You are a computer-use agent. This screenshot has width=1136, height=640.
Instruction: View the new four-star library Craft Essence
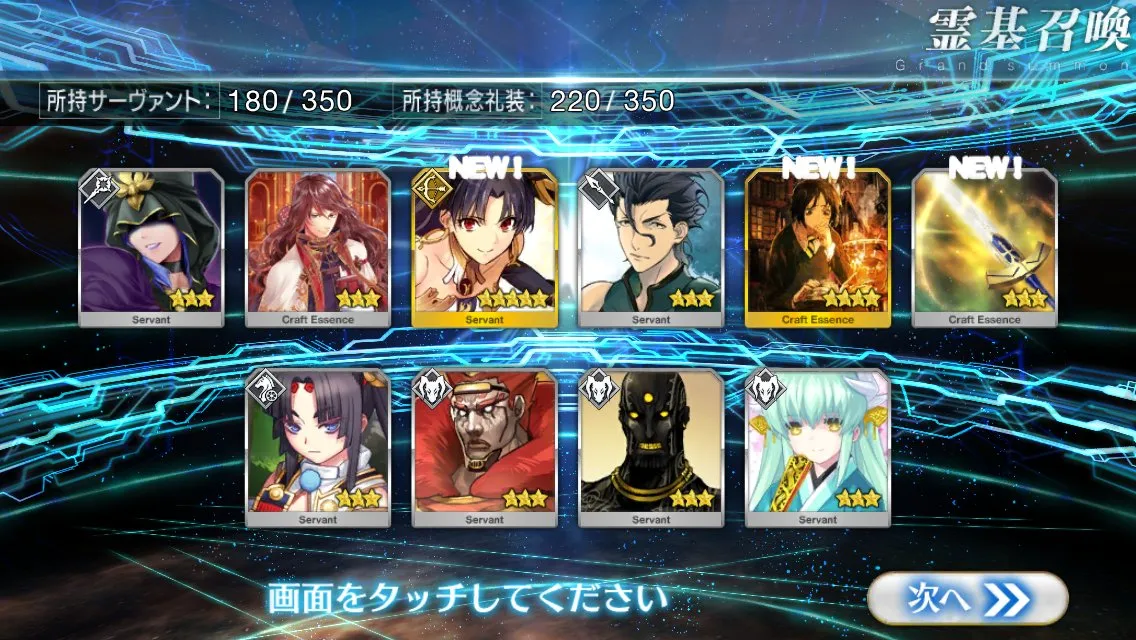pos(818,248)
